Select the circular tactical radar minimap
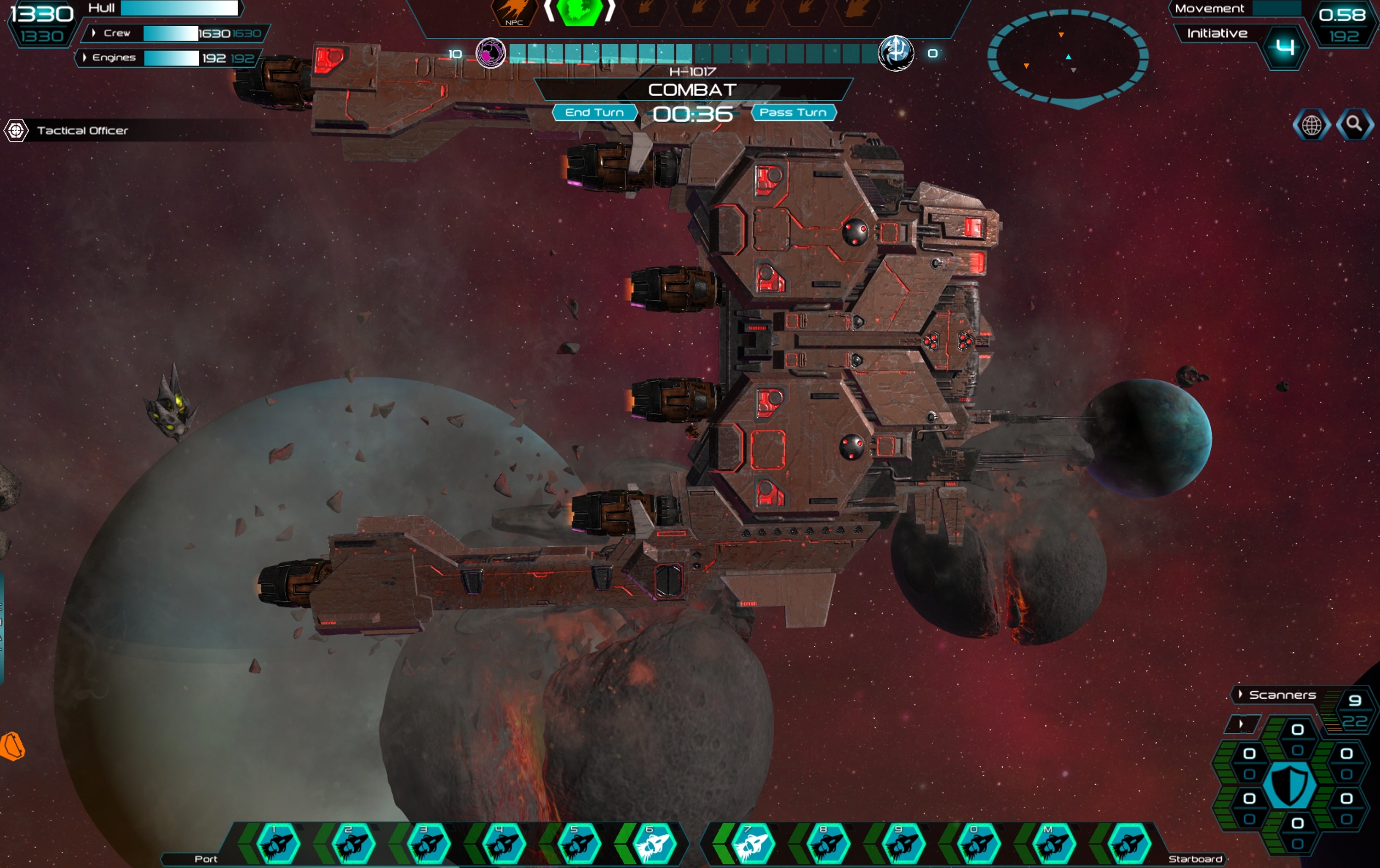This screenshot has height=868, width=1380. point(1067,57)
